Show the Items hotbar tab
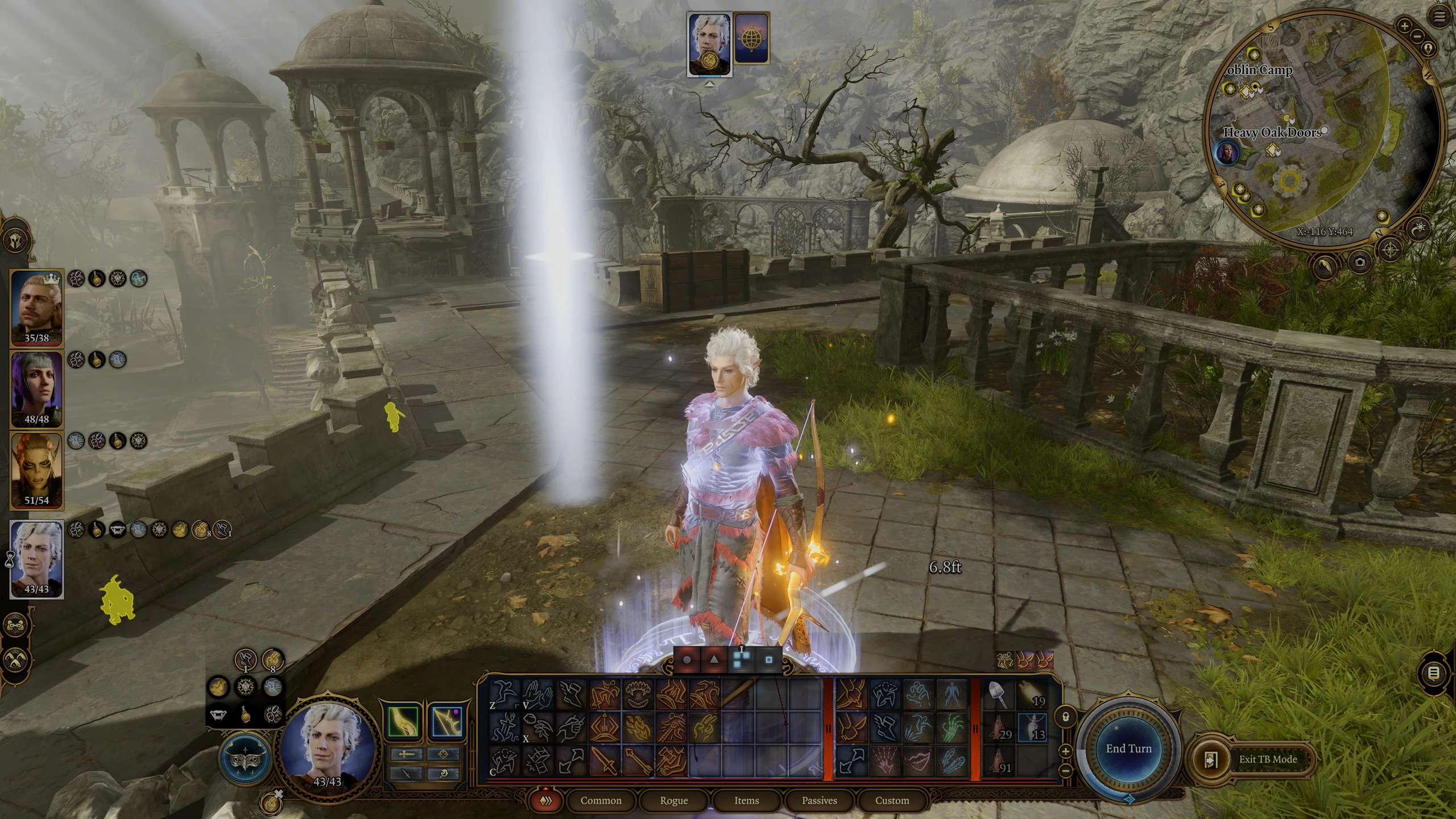 tap(746, 800)
